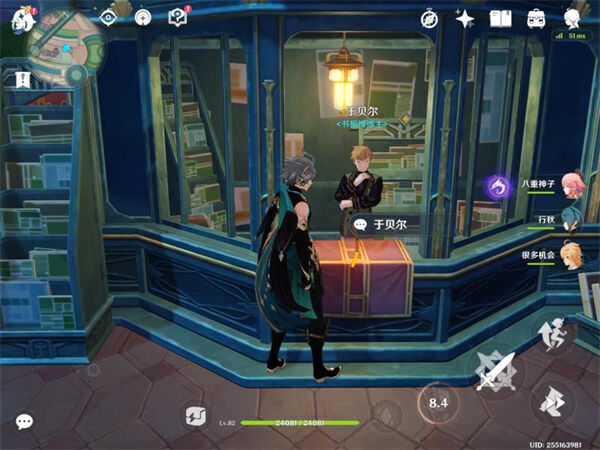Talk to 于贝尔 via dialogue prompt
600x450 pixels.
pos(381,225)
